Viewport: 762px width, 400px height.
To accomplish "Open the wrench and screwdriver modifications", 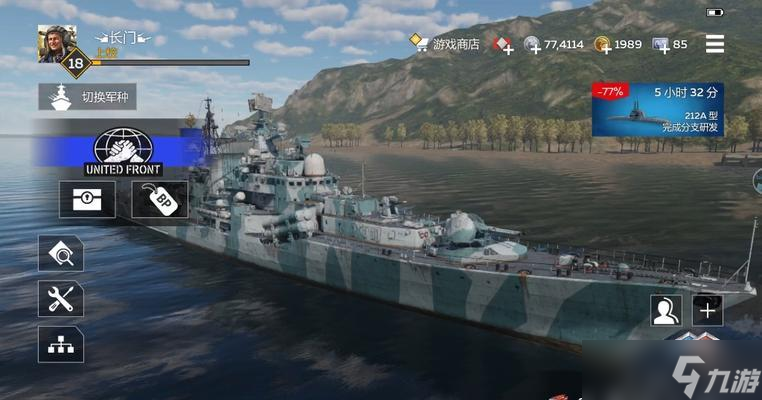I will [60, 299].
